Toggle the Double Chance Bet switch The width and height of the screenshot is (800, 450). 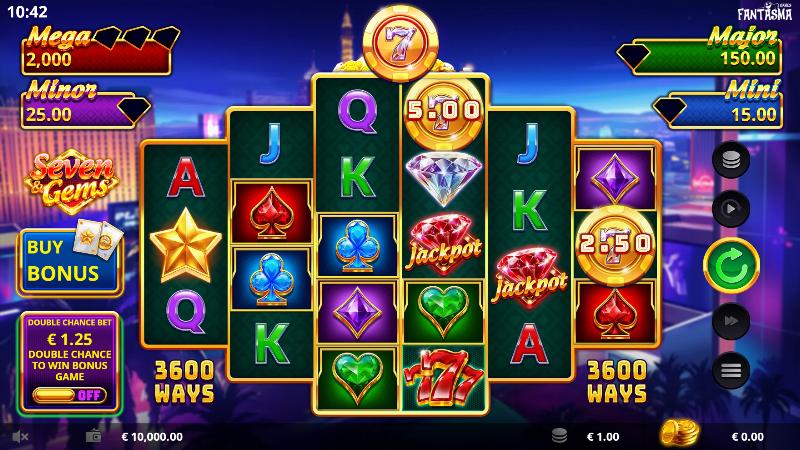[70, 396]
